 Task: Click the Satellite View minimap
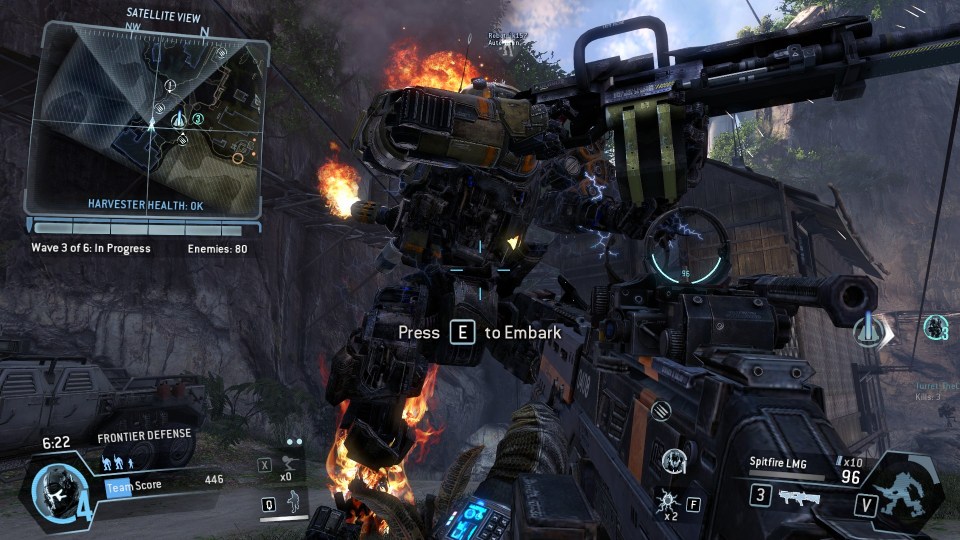click(x=148, y=118)
